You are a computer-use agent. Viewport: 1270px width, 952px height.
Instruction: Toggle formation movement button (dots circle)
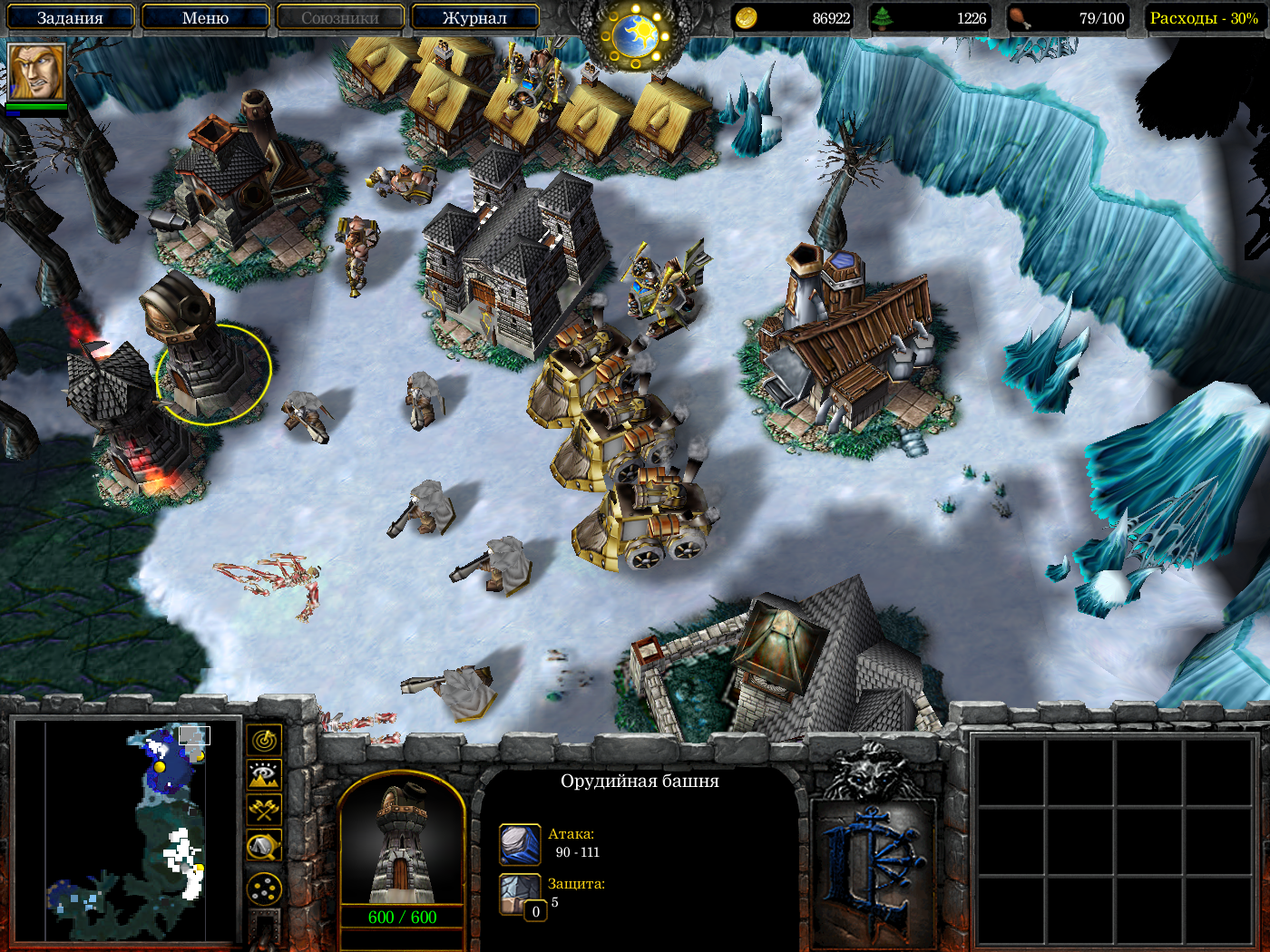coord(264,889)
